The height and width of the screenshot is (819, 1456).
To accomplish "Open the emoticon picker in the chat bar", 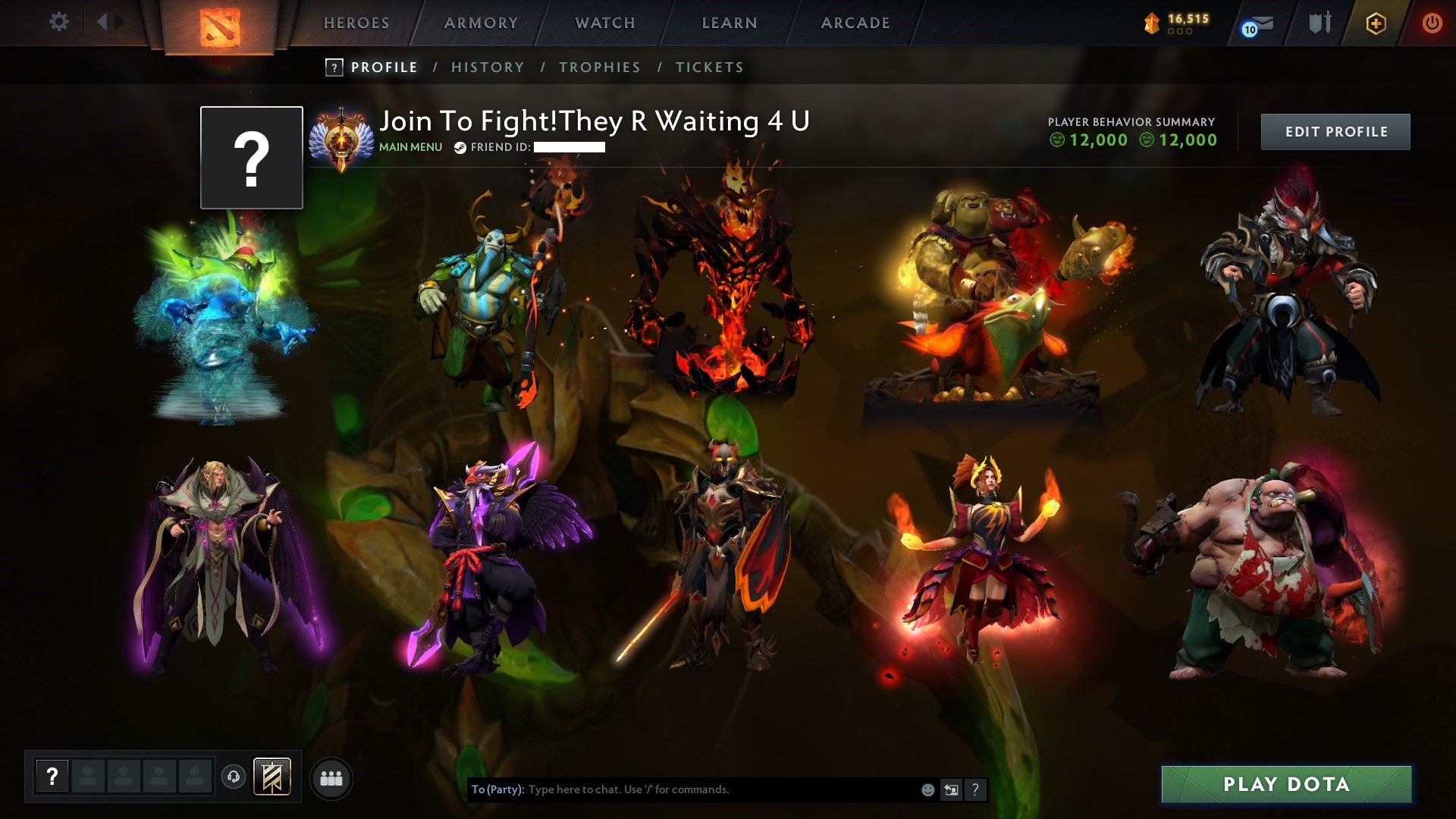I will [927, 789].
